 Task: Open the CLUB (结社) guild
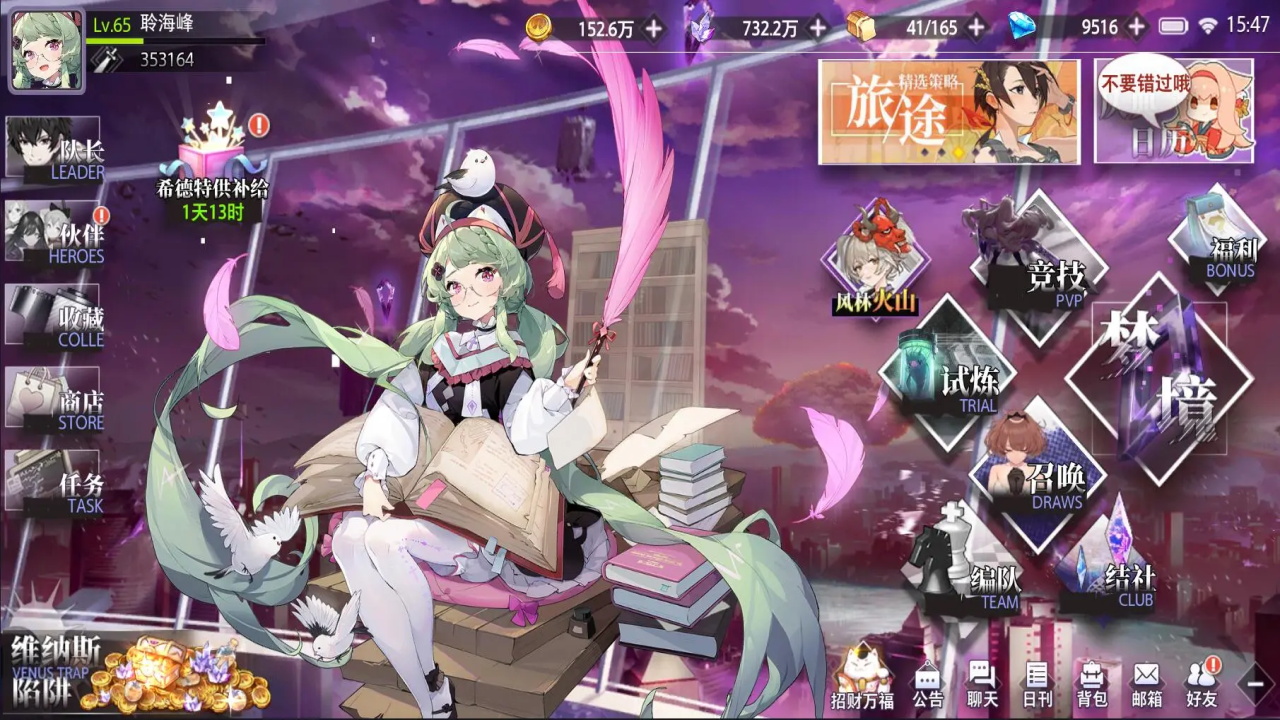(x=1110, y=567)
